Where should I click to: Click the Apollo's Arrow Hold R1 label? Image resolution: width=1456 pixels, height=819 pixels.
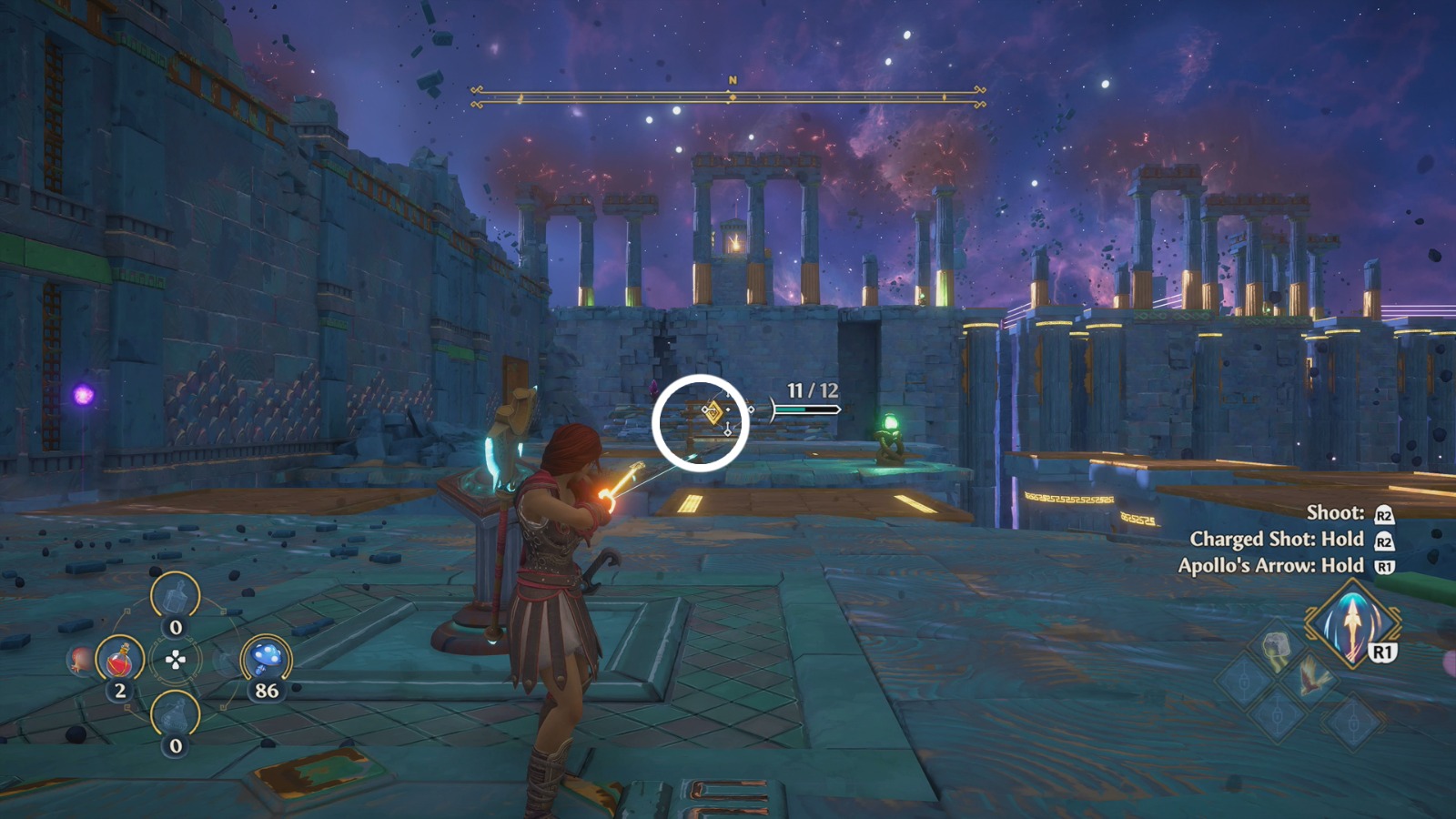[1274, 565]
